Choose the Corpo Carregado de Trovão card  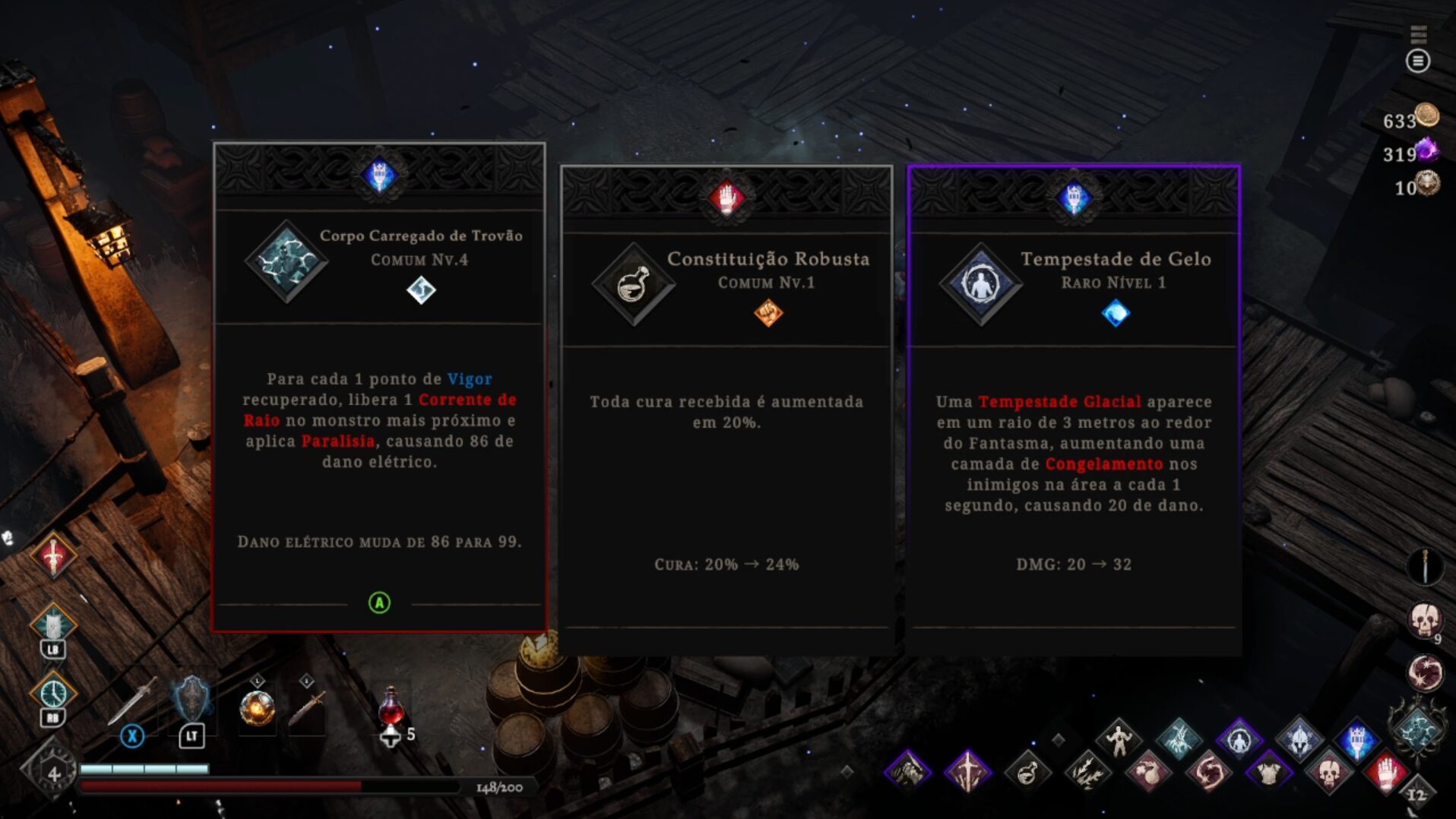(x=379, y=386)
